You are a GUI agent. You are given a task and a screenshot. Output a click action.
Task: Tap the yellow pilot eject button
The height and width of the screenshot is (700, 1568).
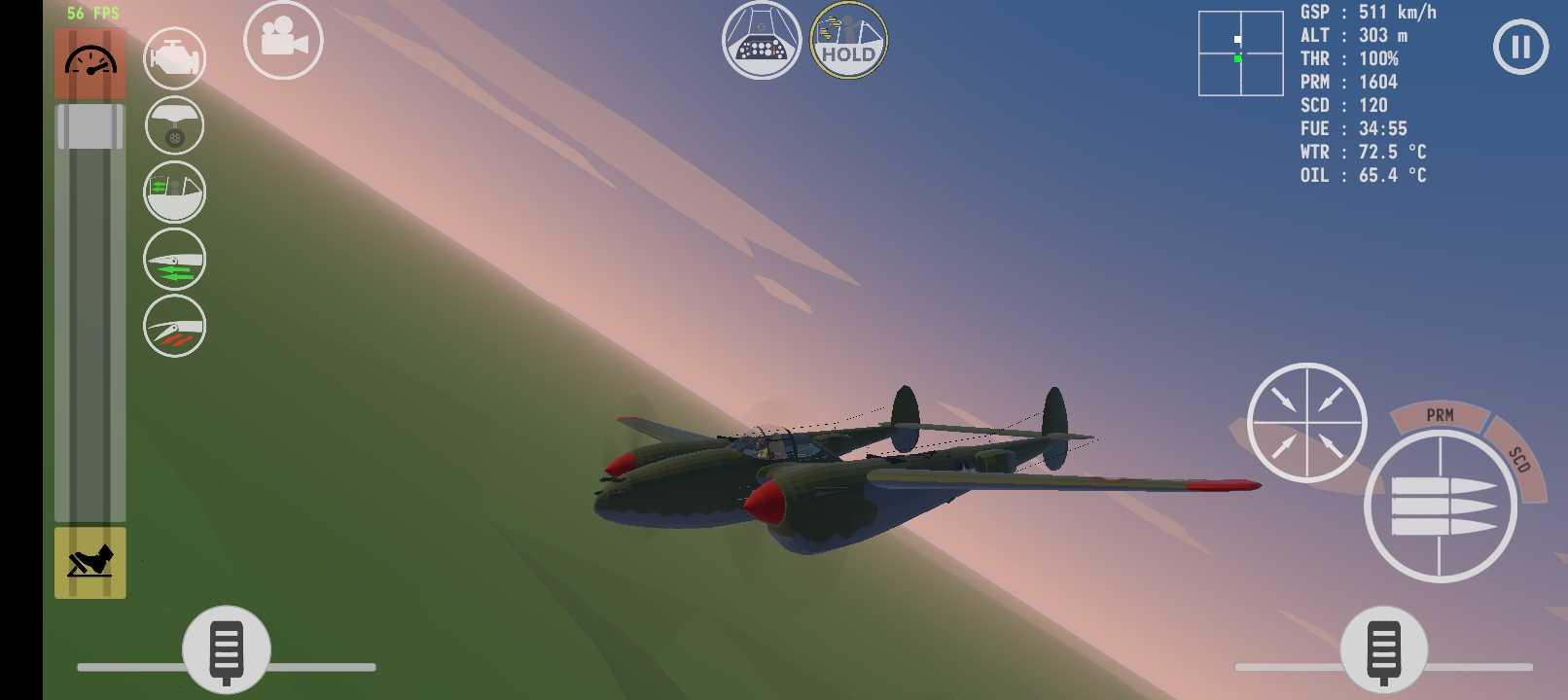point(89,563)
